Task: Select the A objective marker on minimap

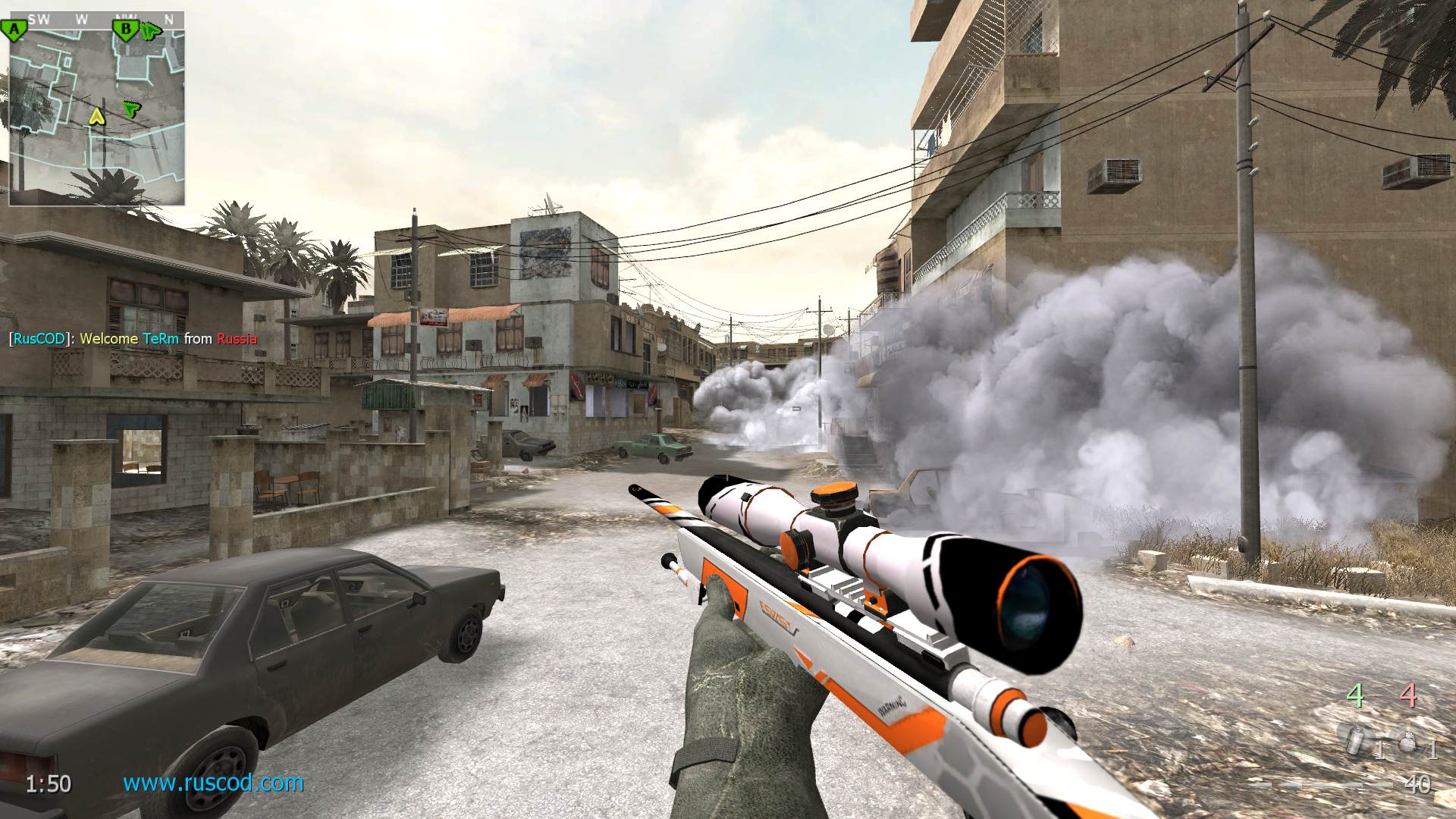Action: coord(14,30)
